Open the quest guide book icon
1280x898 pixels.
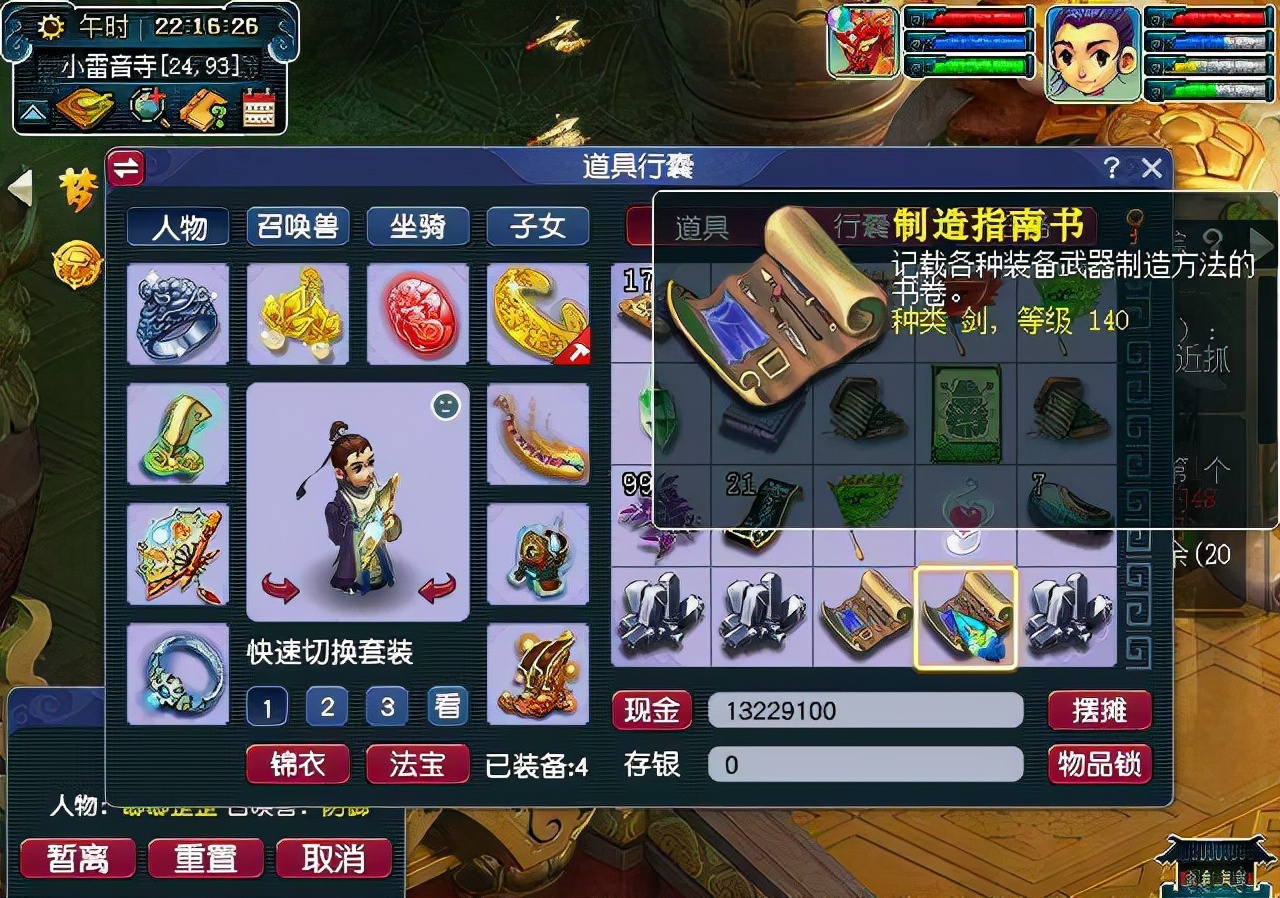pos(85,108)
